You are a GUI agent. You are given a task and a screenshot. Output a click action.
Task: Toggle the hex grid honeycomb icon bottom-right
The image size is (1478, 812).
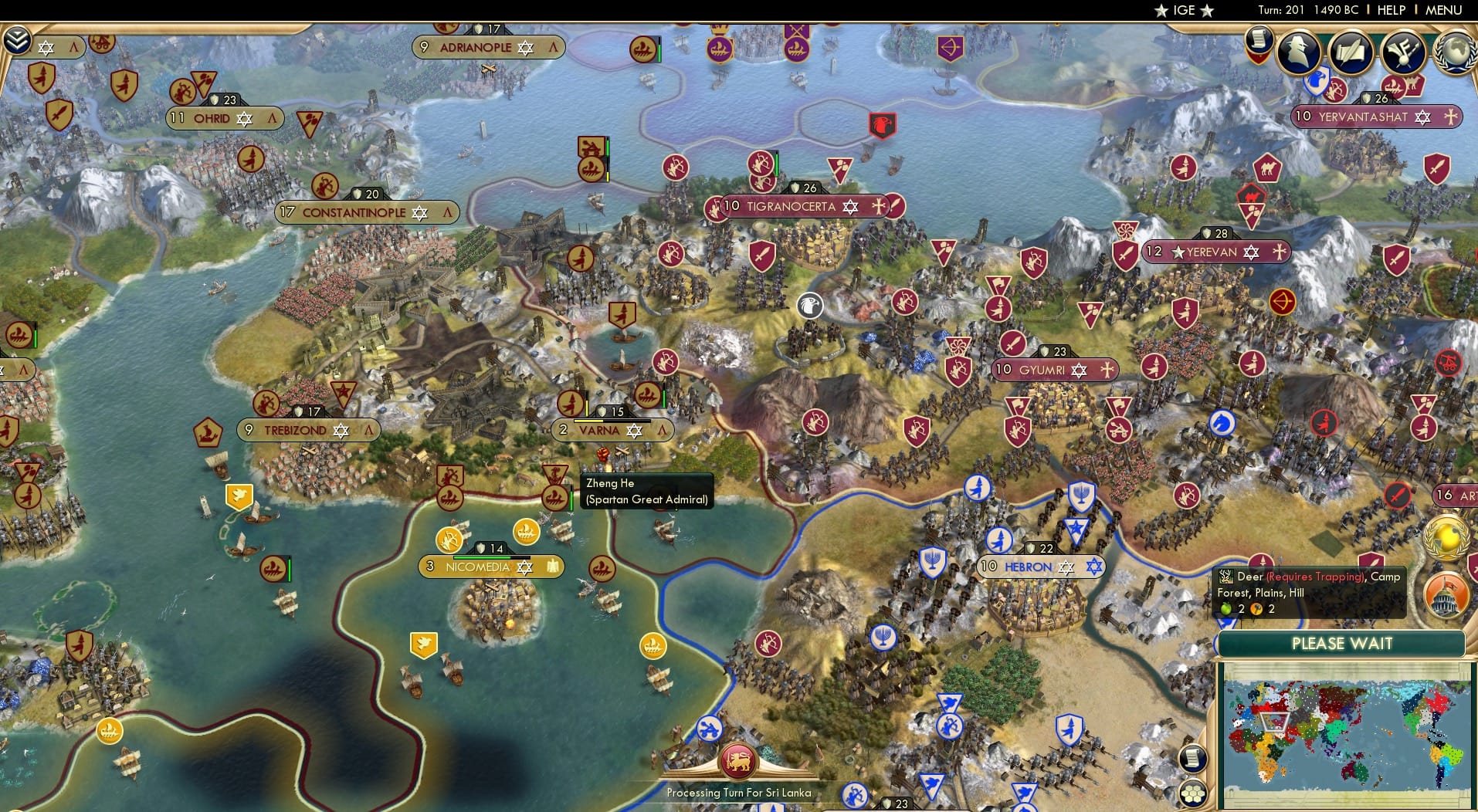[1194, 792]
